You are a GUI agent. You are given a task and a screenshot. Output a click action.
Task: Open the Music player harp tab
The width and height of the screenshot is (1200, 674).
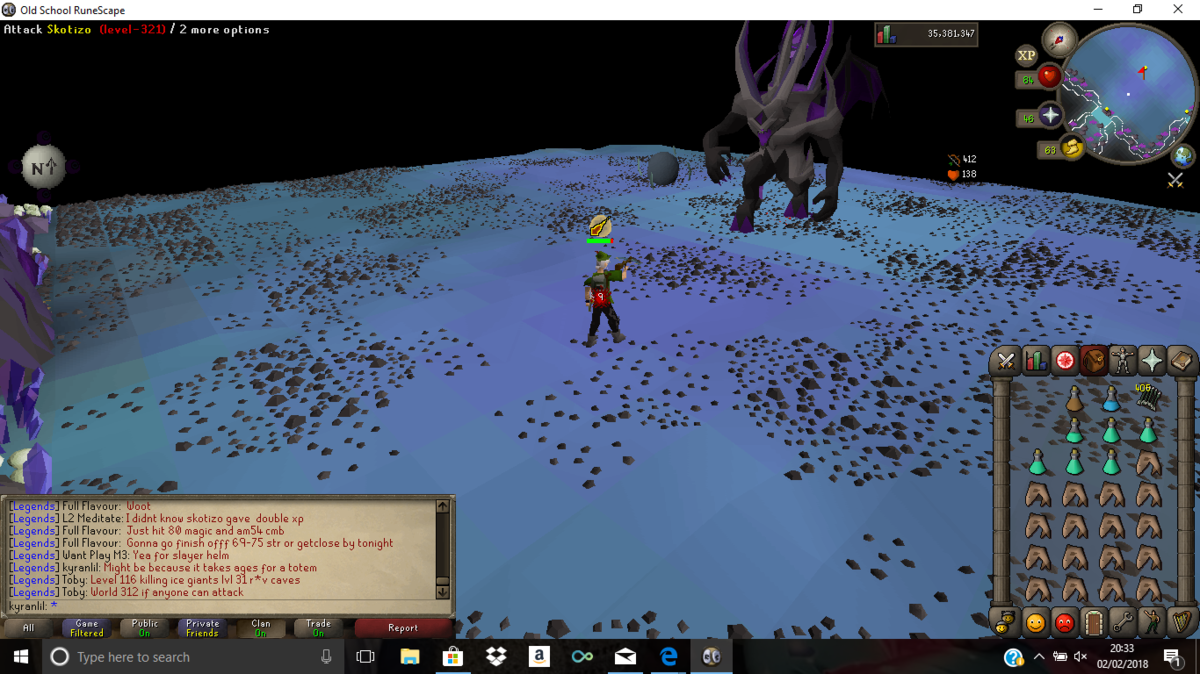coord(1182,622)
